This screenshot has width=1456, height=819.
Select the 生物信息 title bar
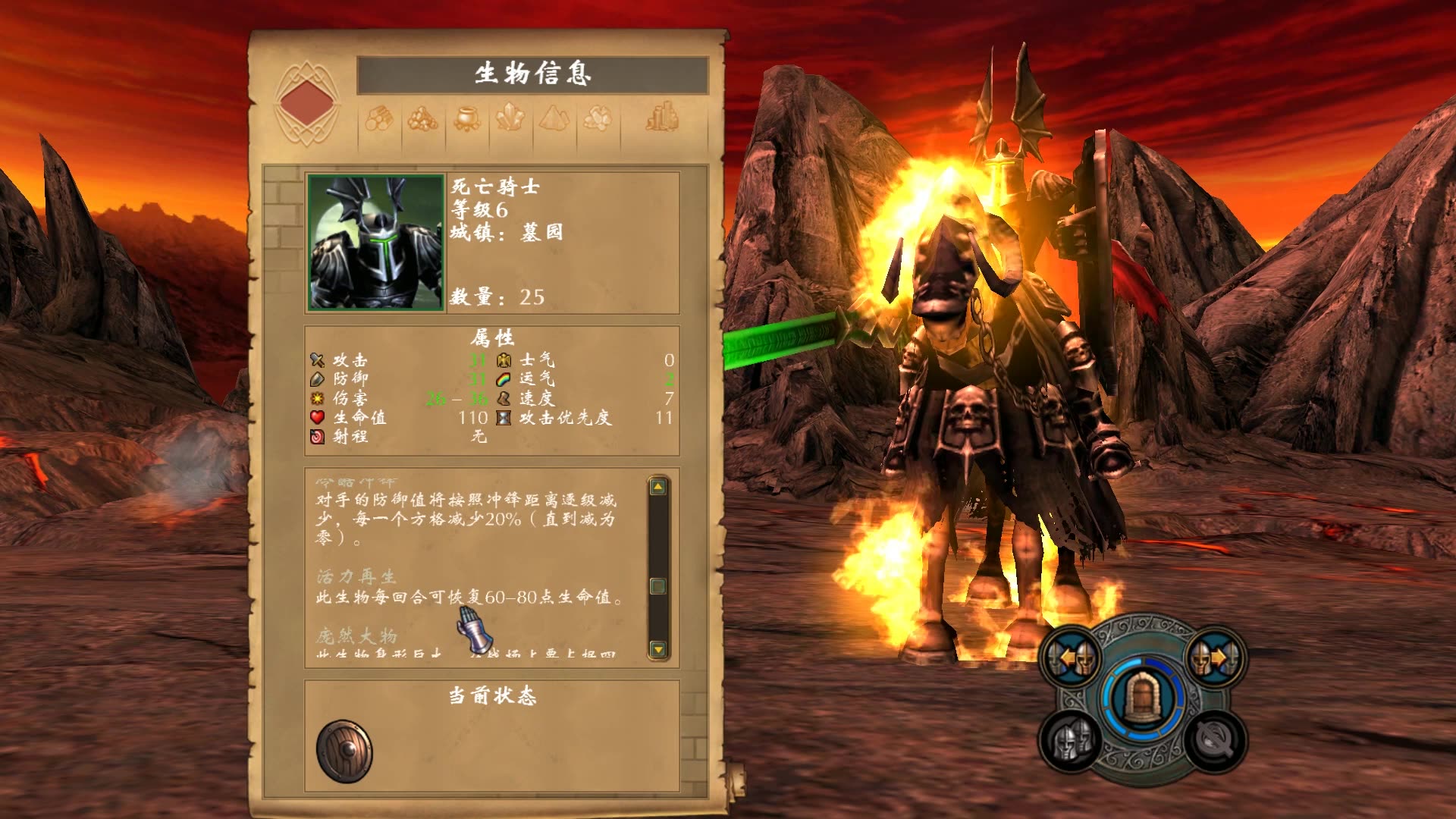(x=532, y=74)
